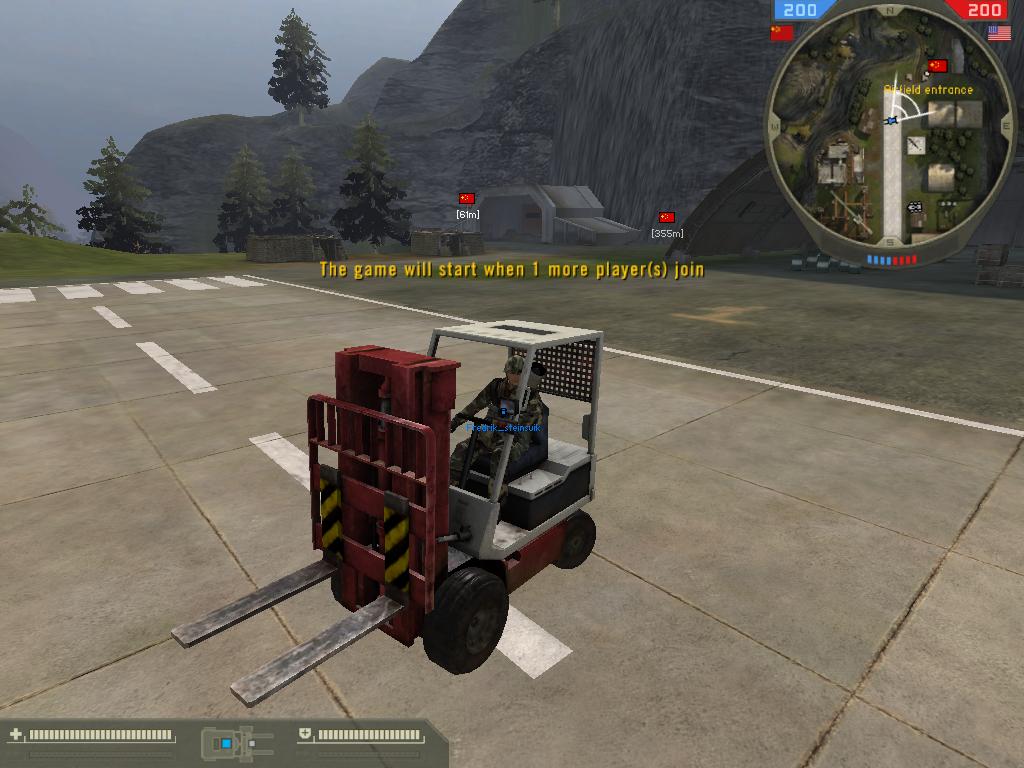Screen dimensions: 1024x768
Task: Select the USA team flag beside red score
Action: [999, 33]
